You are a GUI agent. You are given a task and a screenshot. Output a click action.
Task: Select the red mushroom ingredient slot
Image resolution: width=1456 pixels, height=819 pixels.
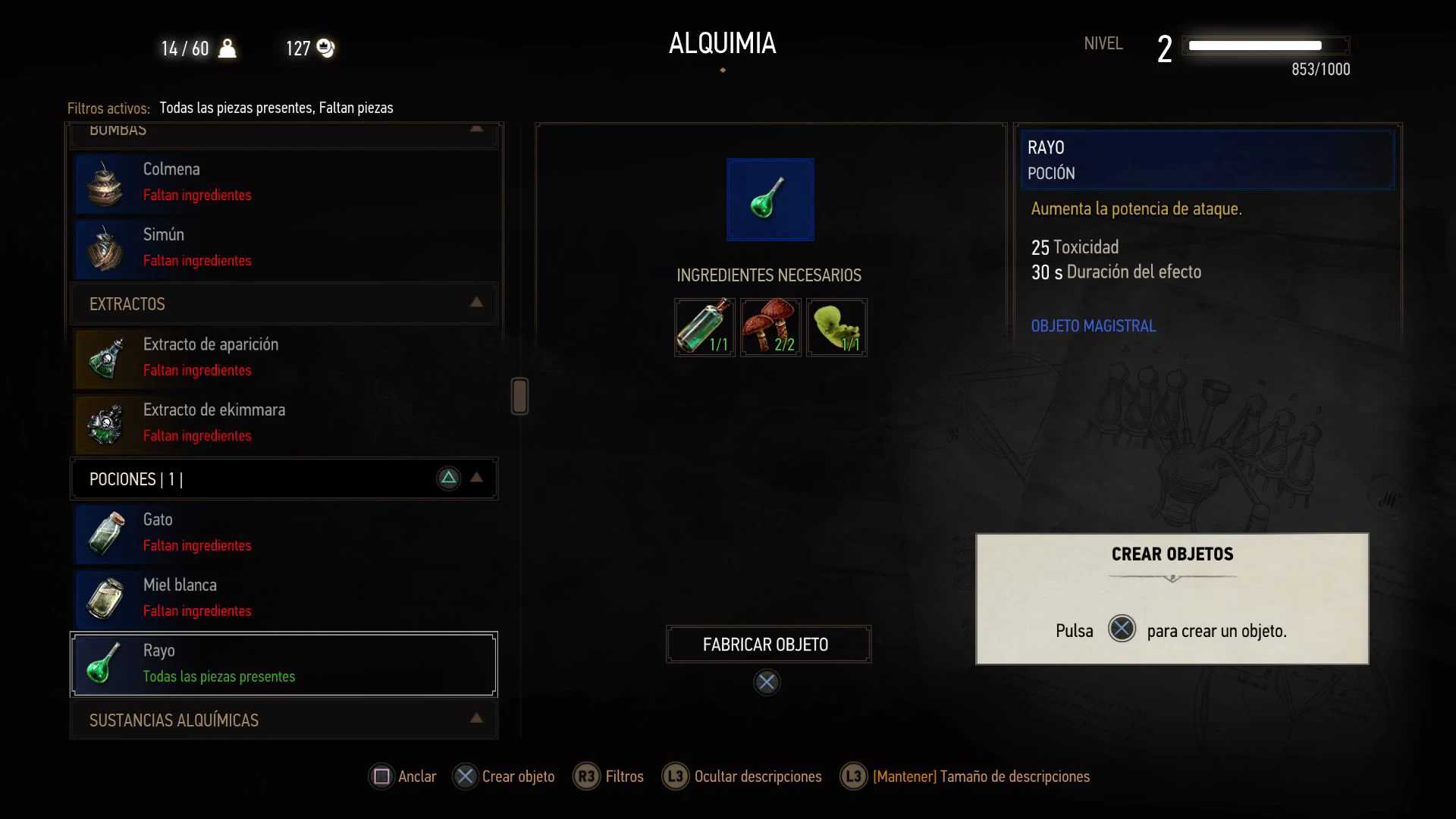tap(770, 328)
